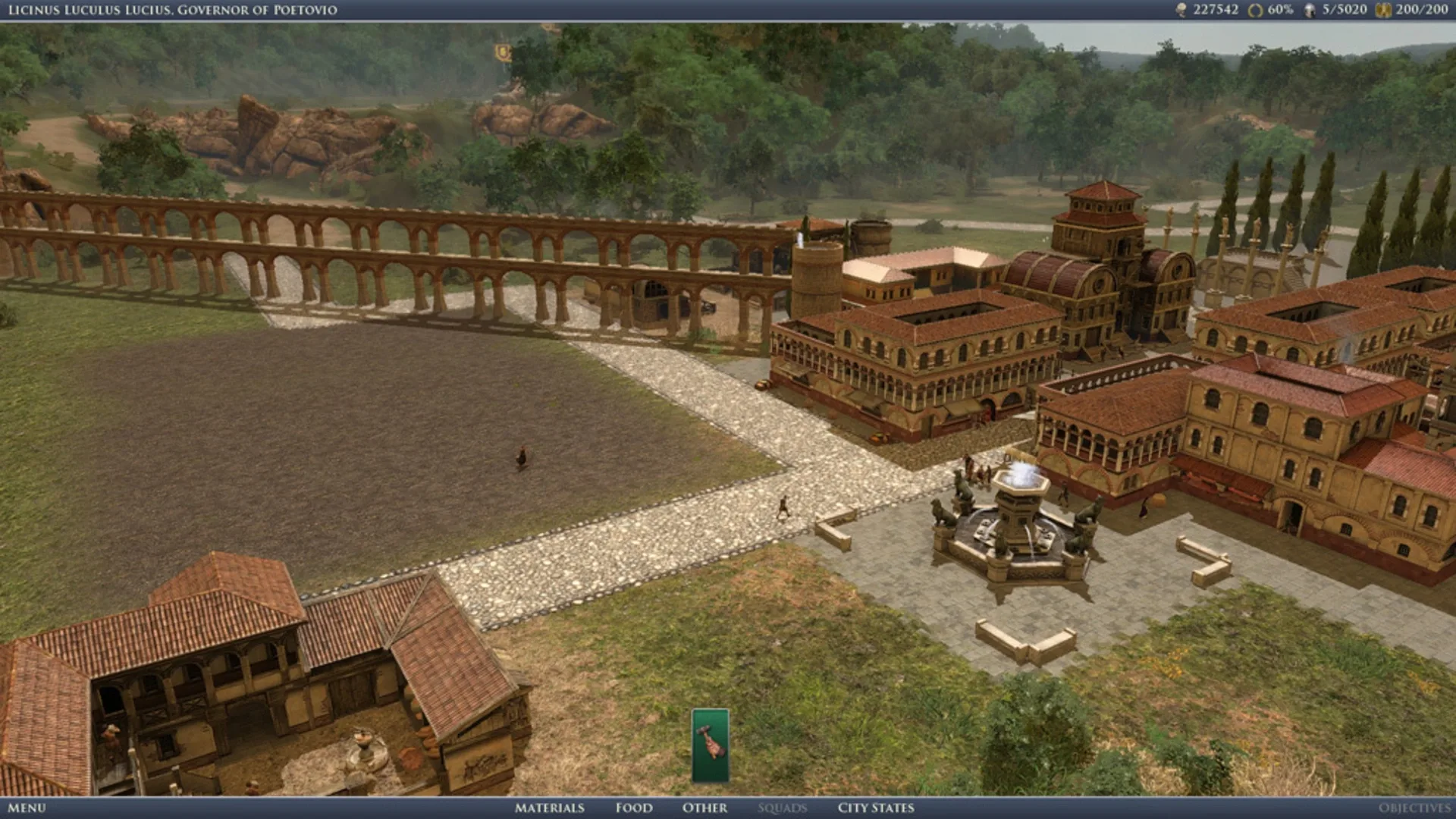
Task: Open the MENU in the bottom-left corner
Action: coord(27,808)
